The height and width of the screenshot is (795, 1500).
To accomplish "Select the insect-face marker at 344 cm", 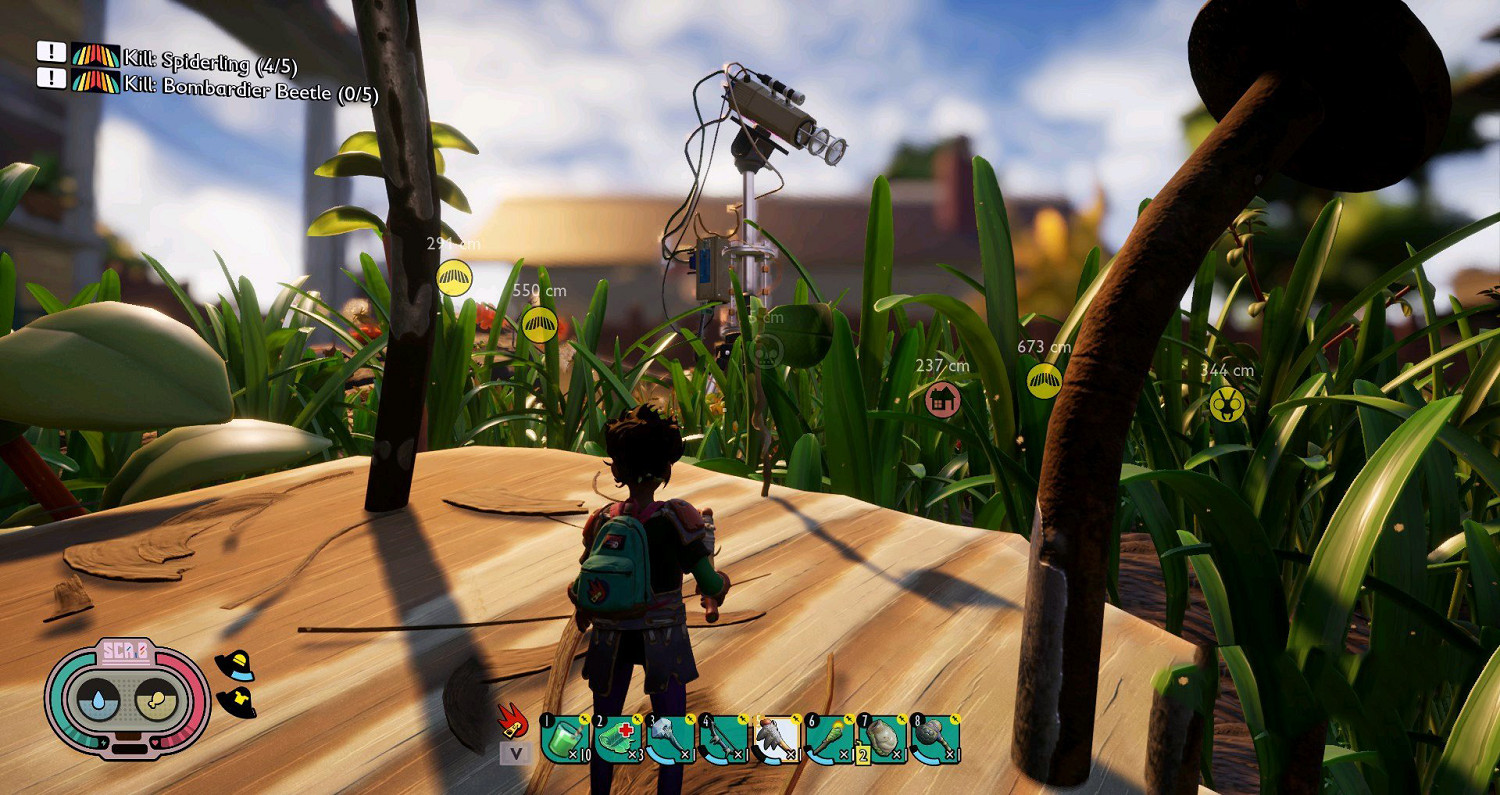I will (1226, 404).
